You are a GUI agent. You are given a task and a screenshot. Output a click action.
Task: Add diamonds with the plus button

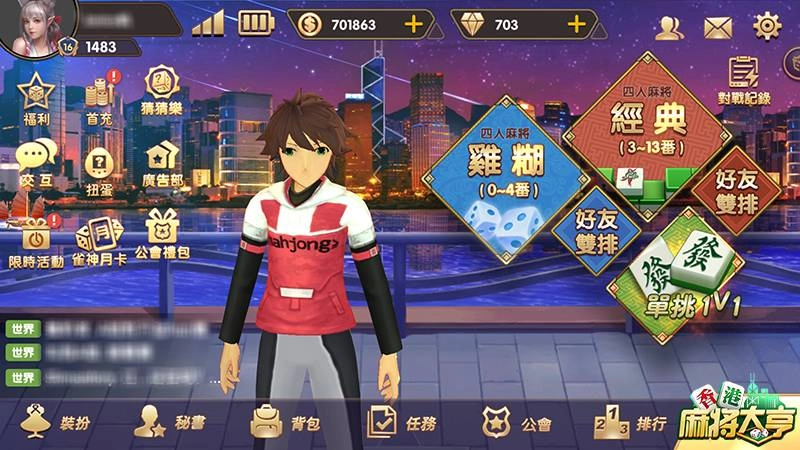point(577,24)
